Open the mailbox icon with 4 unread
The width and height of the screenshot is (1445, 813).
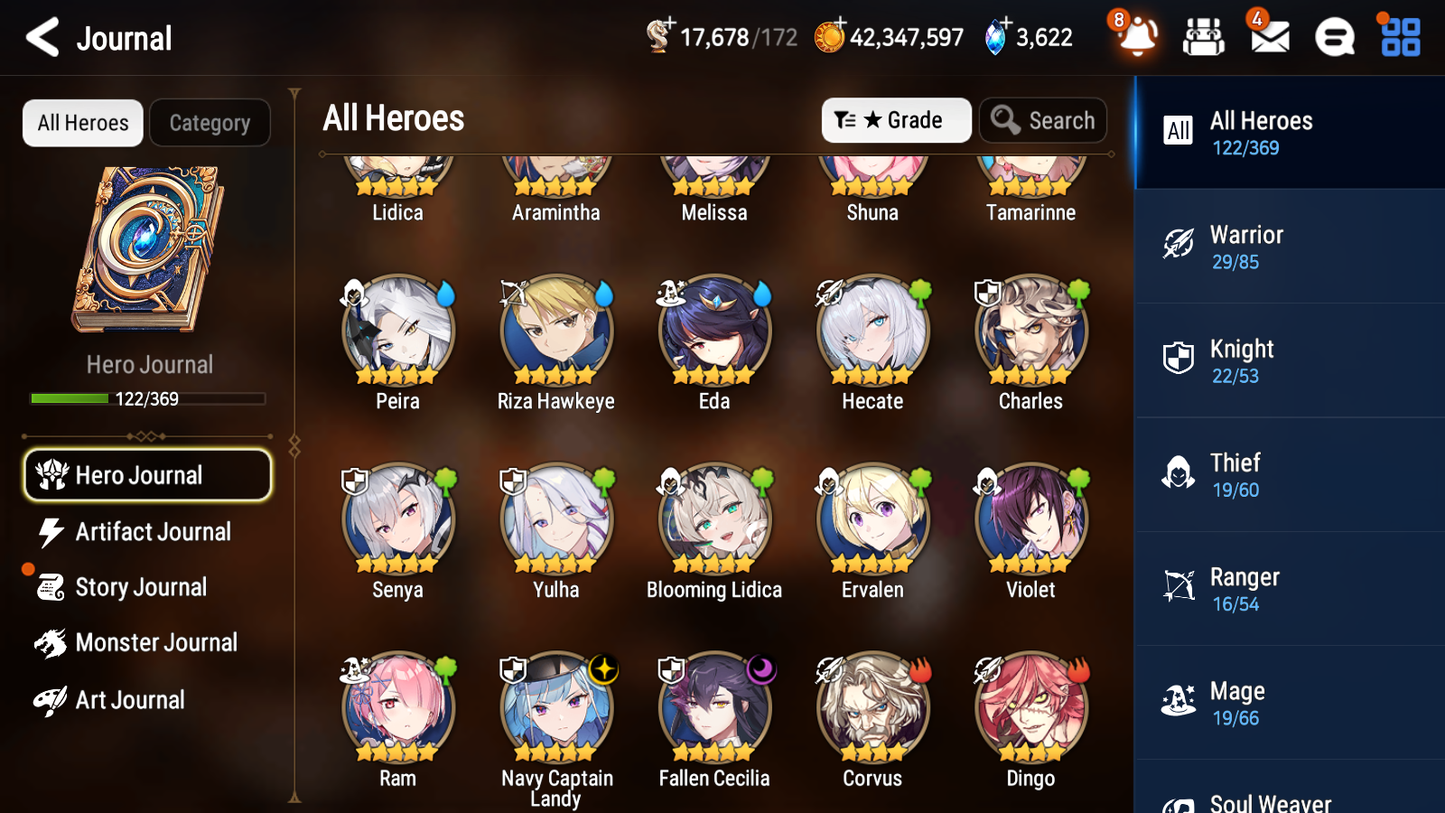point(1268,37)
